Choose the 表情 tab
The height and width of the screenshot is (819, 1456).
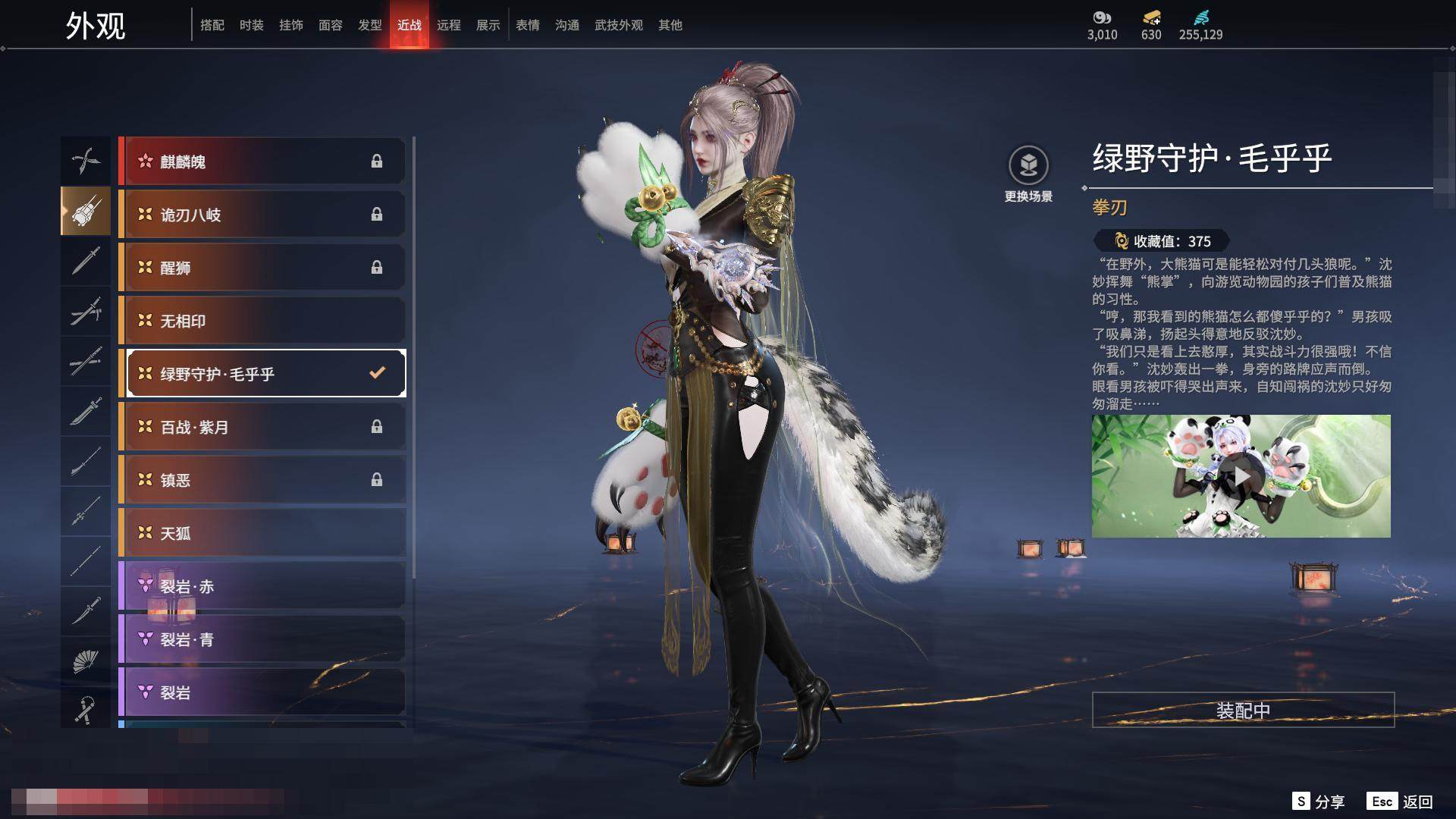(x=527, y=25)
